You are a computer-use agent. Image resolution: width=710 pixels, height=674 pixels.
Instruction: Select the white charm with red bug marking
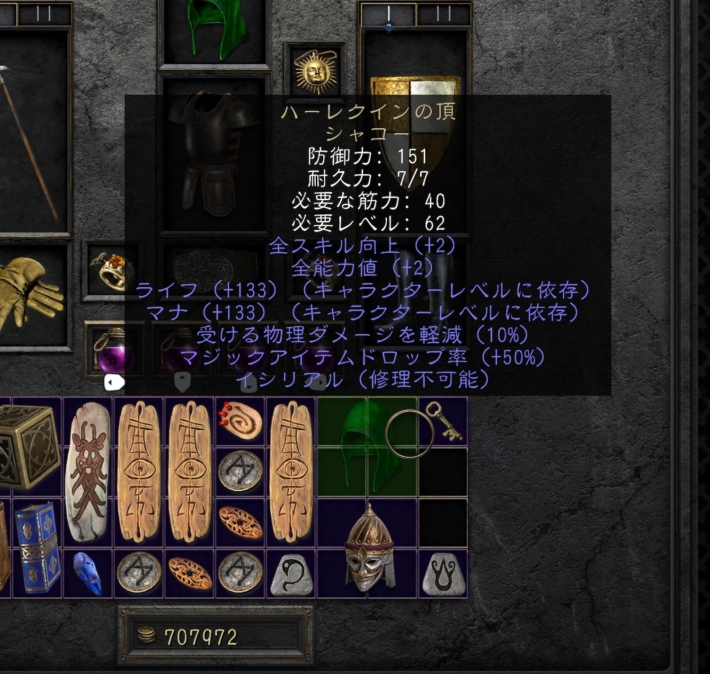click(x=88, y=470)
